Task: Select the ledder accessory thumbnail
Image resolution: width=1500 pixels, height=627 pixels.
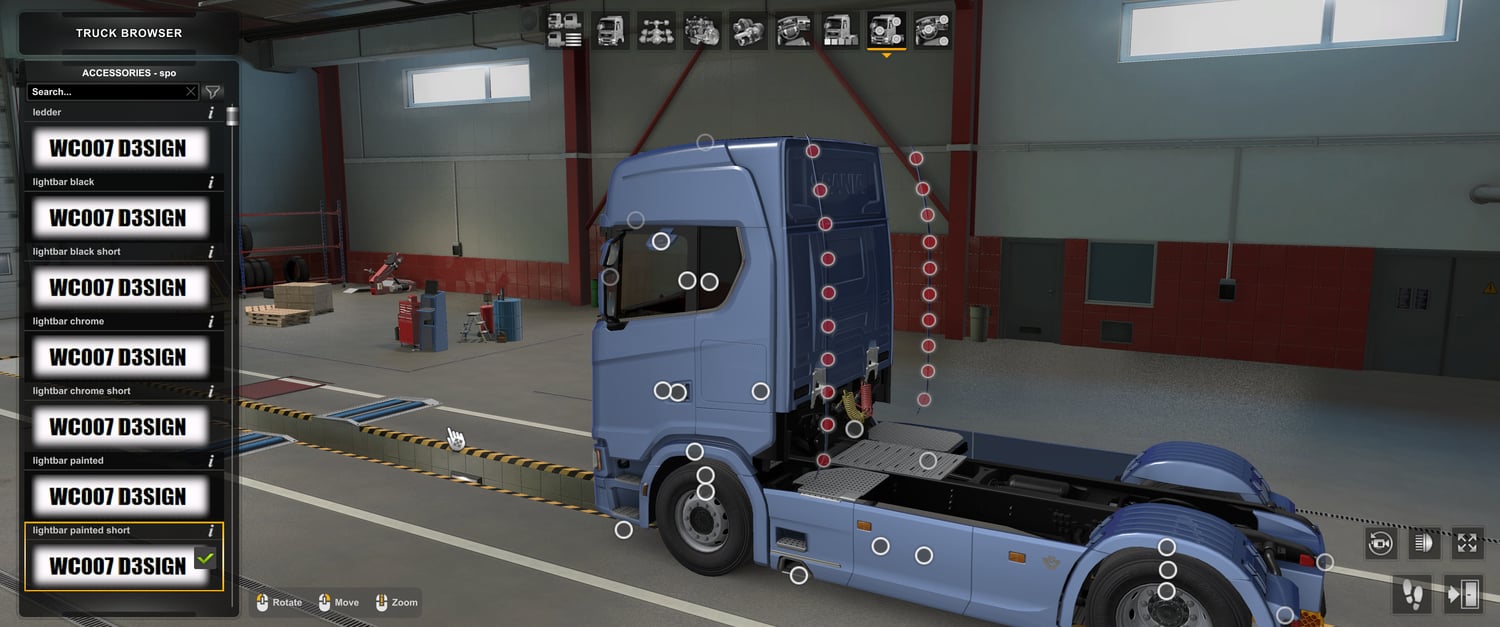Action: (x=119, y=149)
